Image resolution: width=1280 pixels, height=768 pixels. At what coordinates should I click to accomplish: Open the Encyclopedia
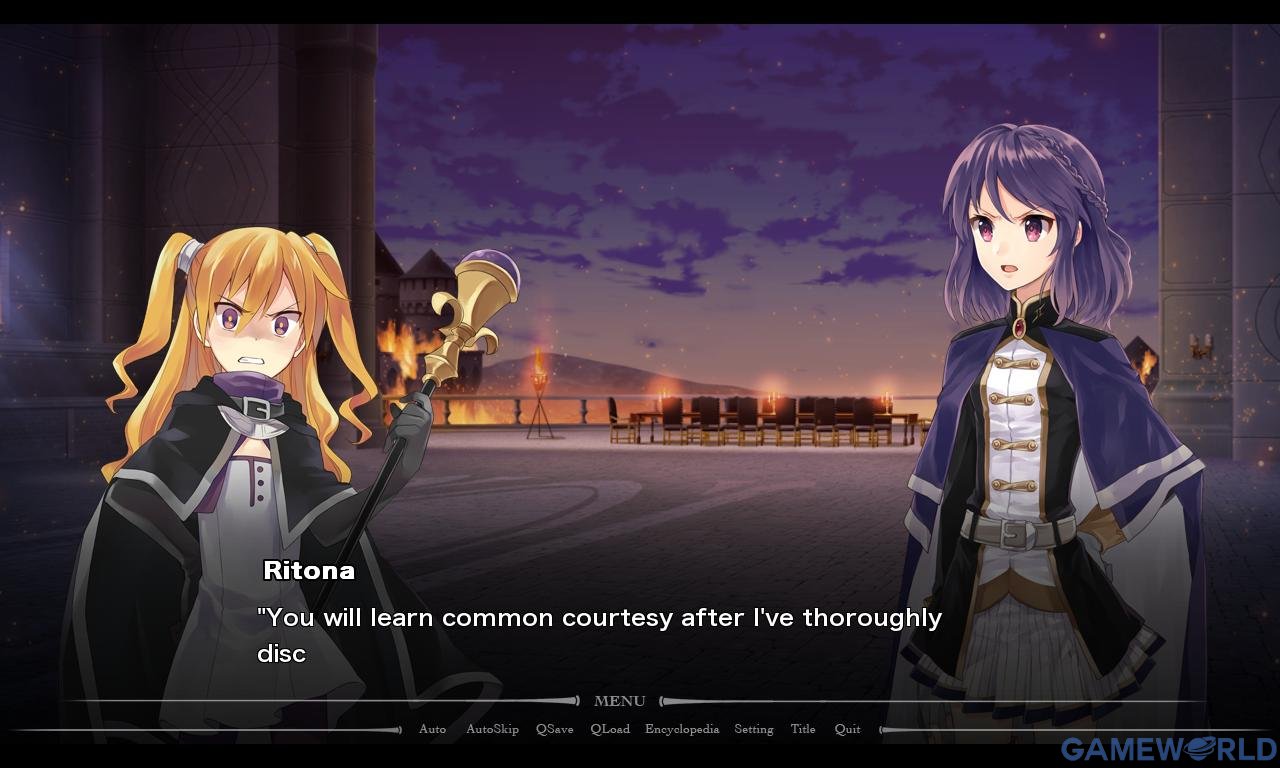[x=682, y=729]
